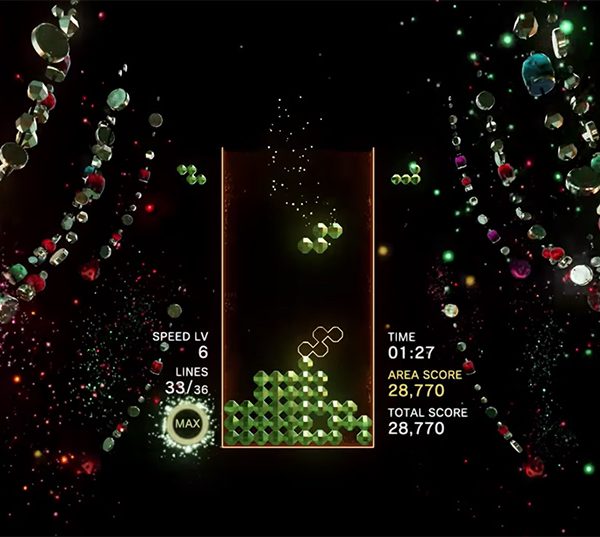The height and width of the screenshot is (537, 600).
Task: Click the next piece preview
Action: click(406, 175)
